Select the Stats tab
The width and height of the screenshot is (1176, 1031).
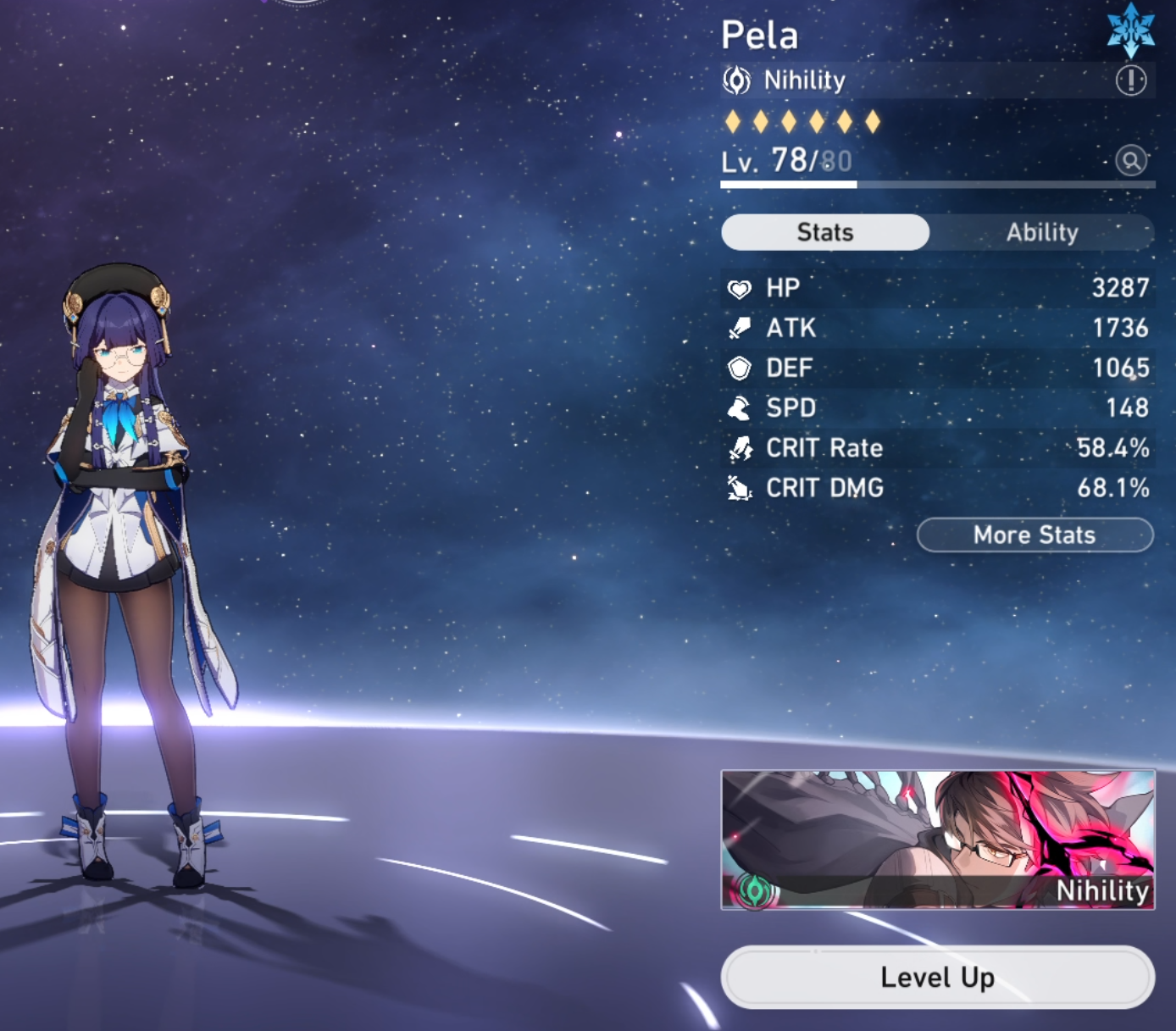(824, 232)
